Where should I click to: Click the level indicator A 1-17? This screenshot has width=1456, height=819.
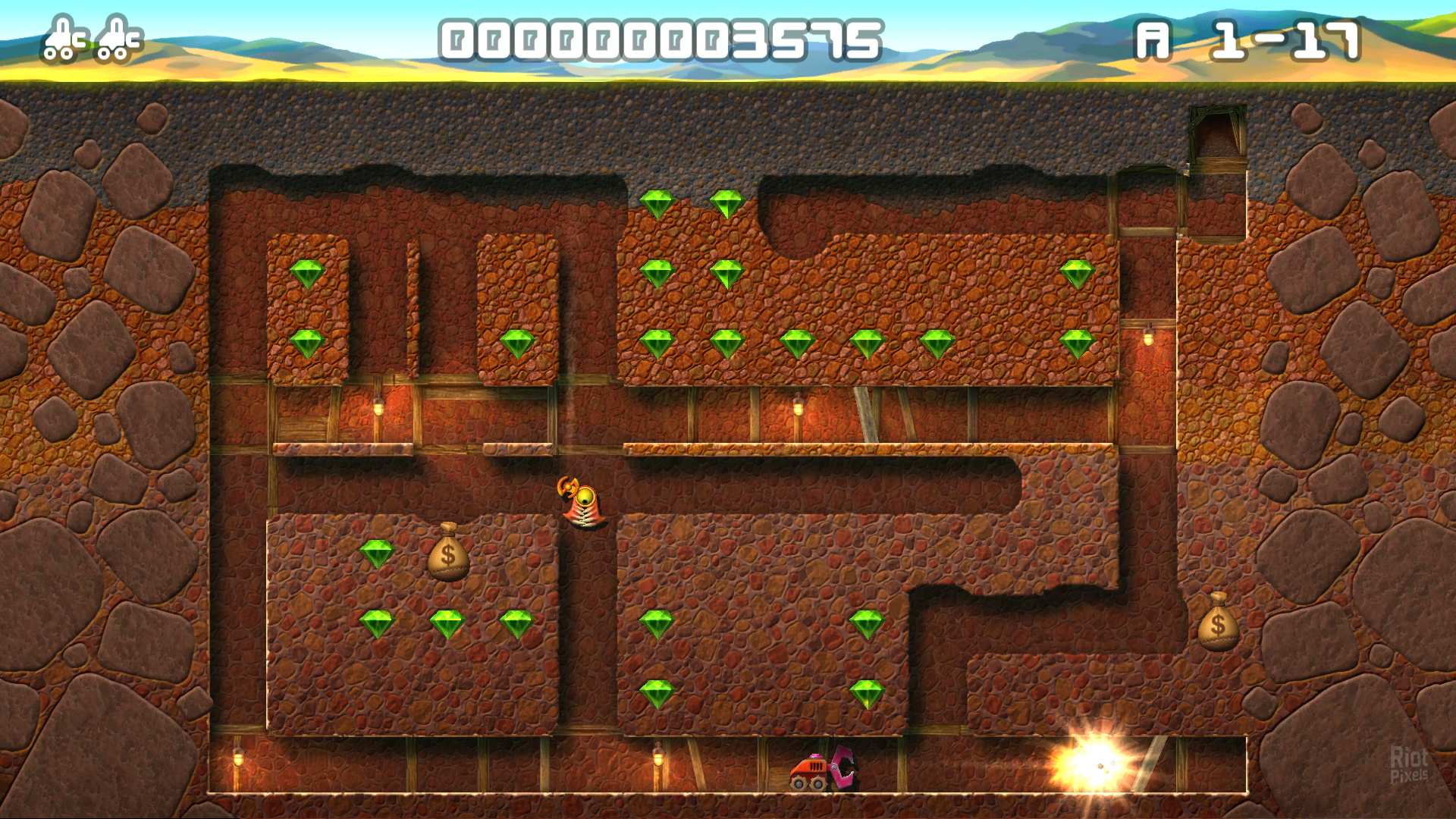point(1251,38)
